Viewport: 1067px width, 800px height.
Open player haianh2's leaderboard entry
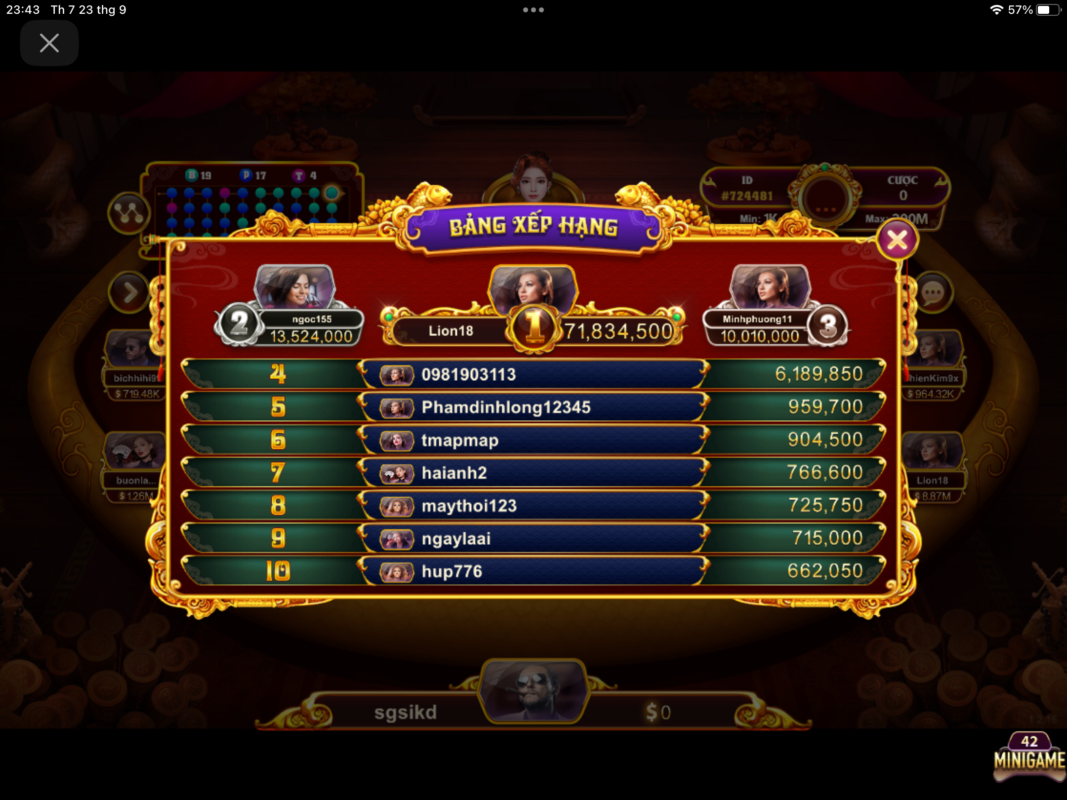point(533,473)
